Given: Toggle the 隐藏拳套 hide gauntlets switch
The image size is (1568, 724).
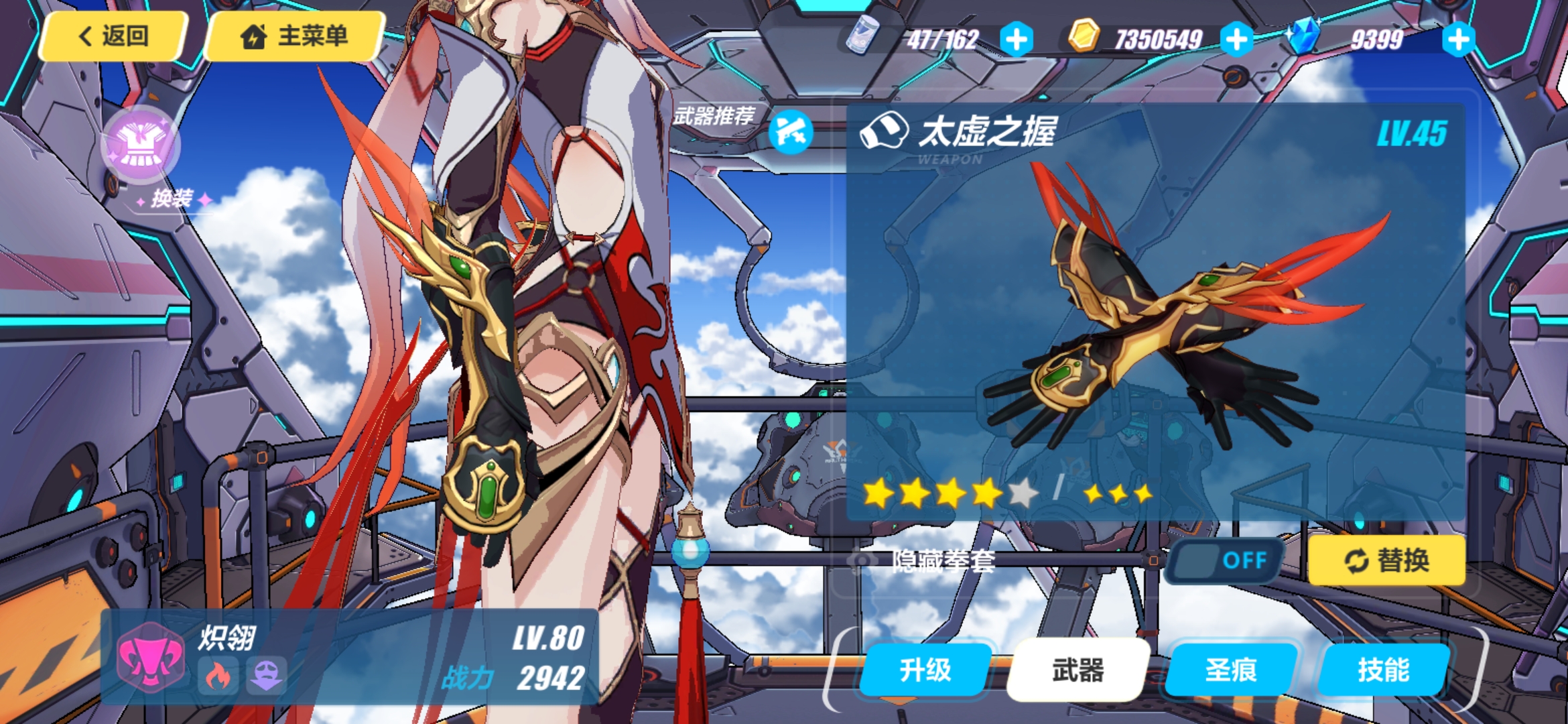Looking at the screenshot, I should [1225, 560].
